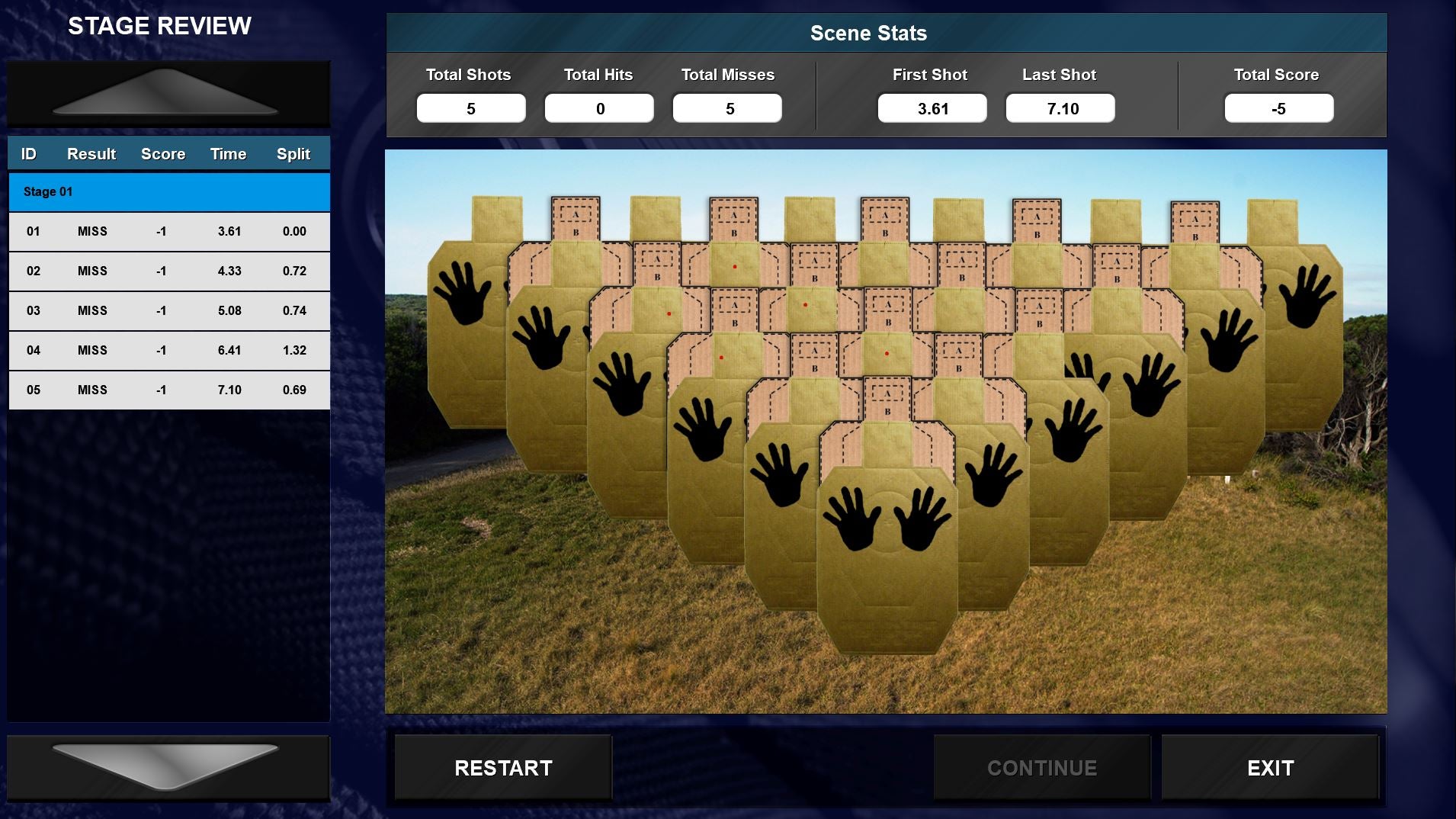Exit the stage review
1456x819 pixels.
[1270, 767]
